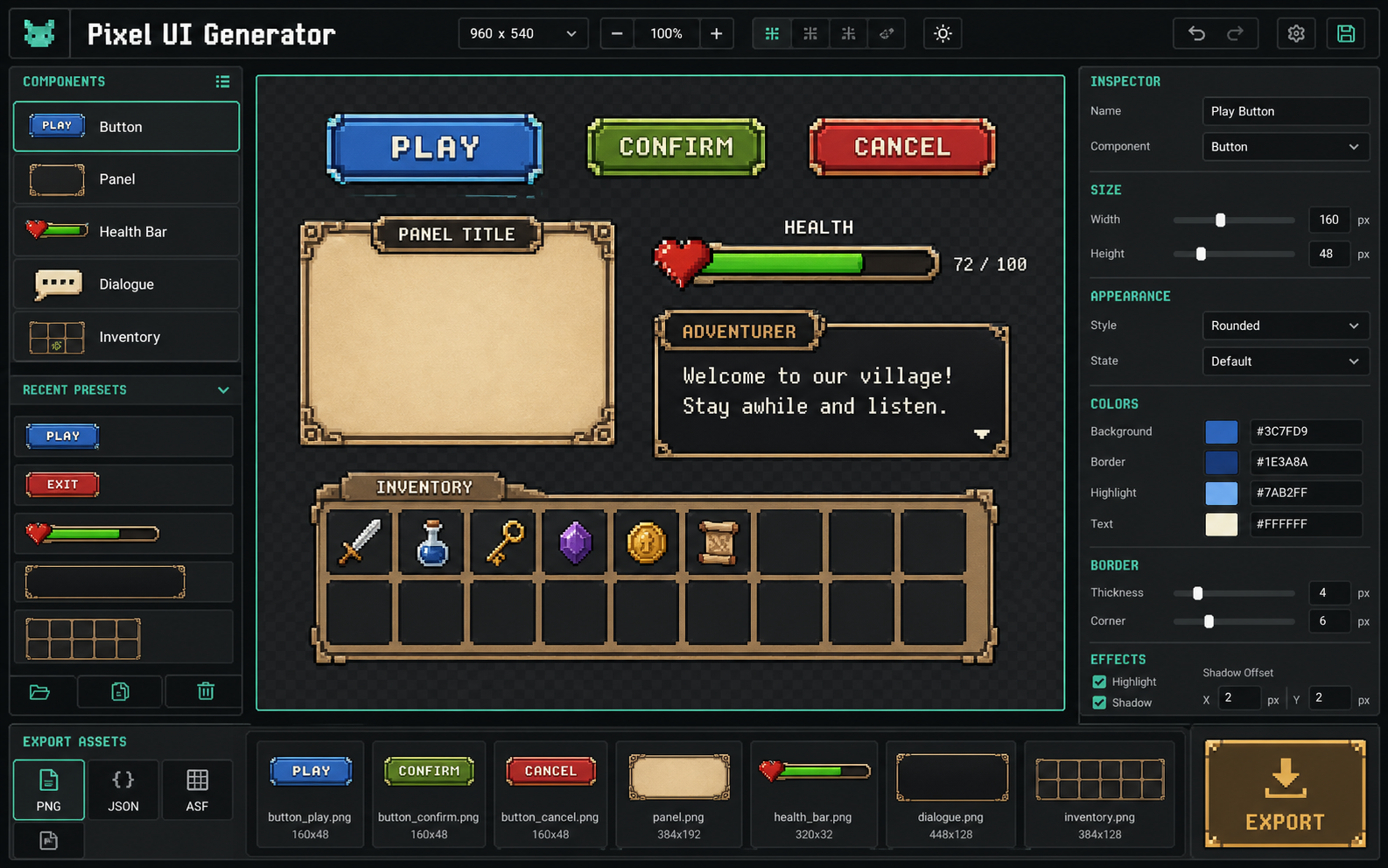1388x868 pixels.
Task: Choose the Health Bar component
Action: (126, 232)
